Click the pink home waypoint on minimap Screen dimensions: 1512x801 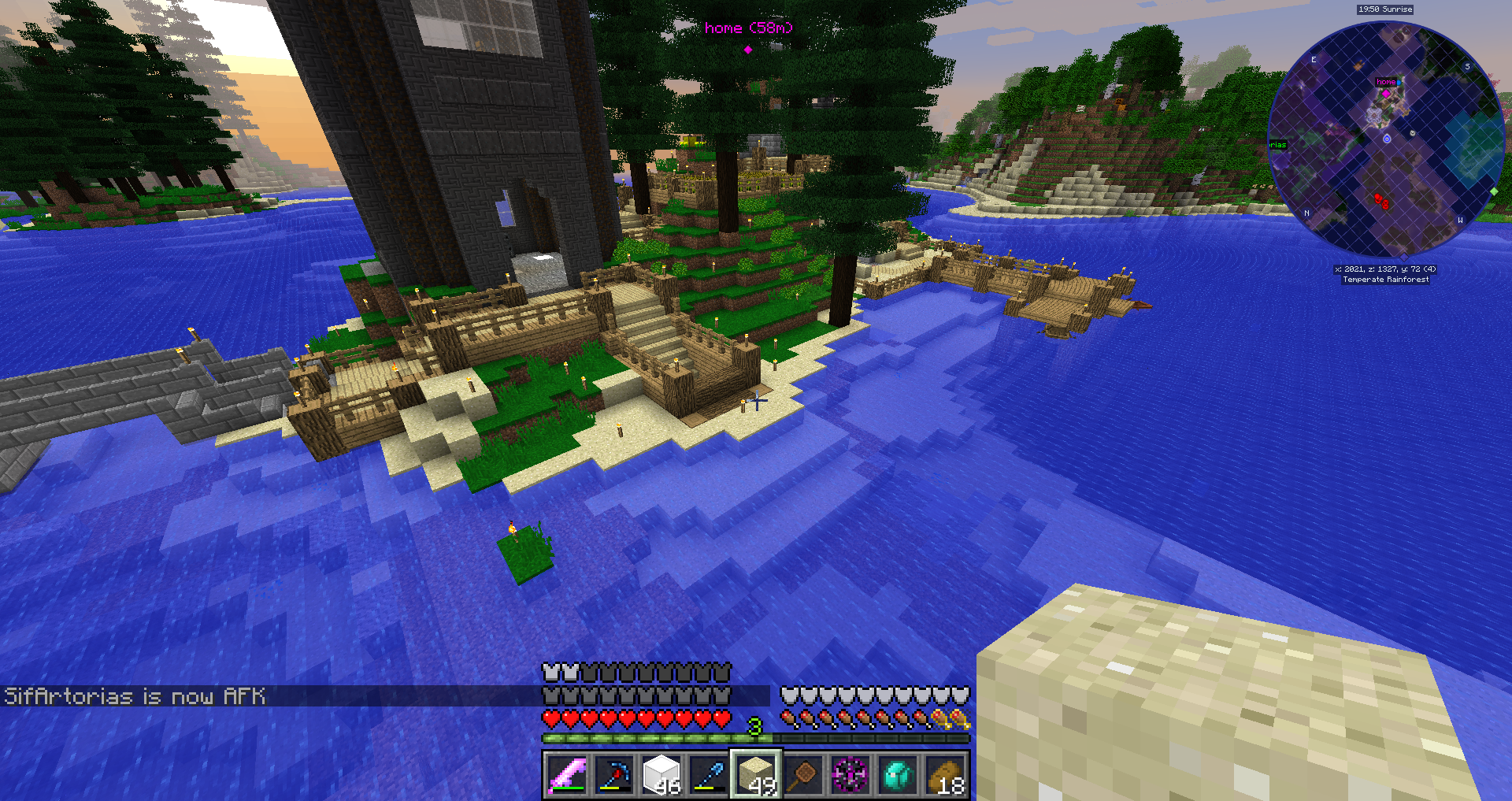[x=1386, y=93]
